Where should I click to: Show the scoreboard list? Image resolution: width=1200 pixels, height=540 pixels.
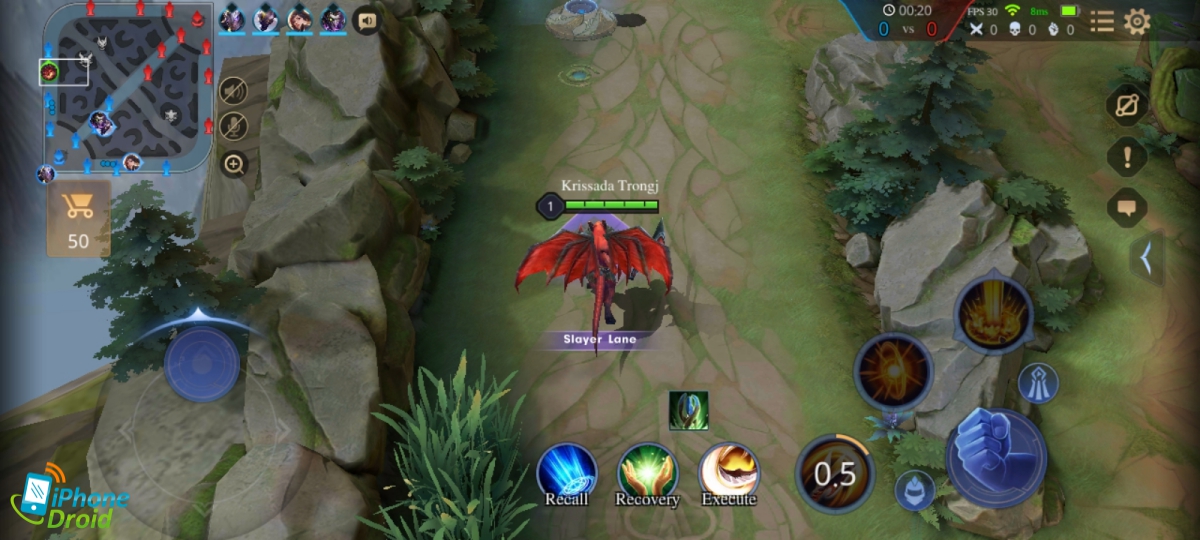[x=1101, y=22]
